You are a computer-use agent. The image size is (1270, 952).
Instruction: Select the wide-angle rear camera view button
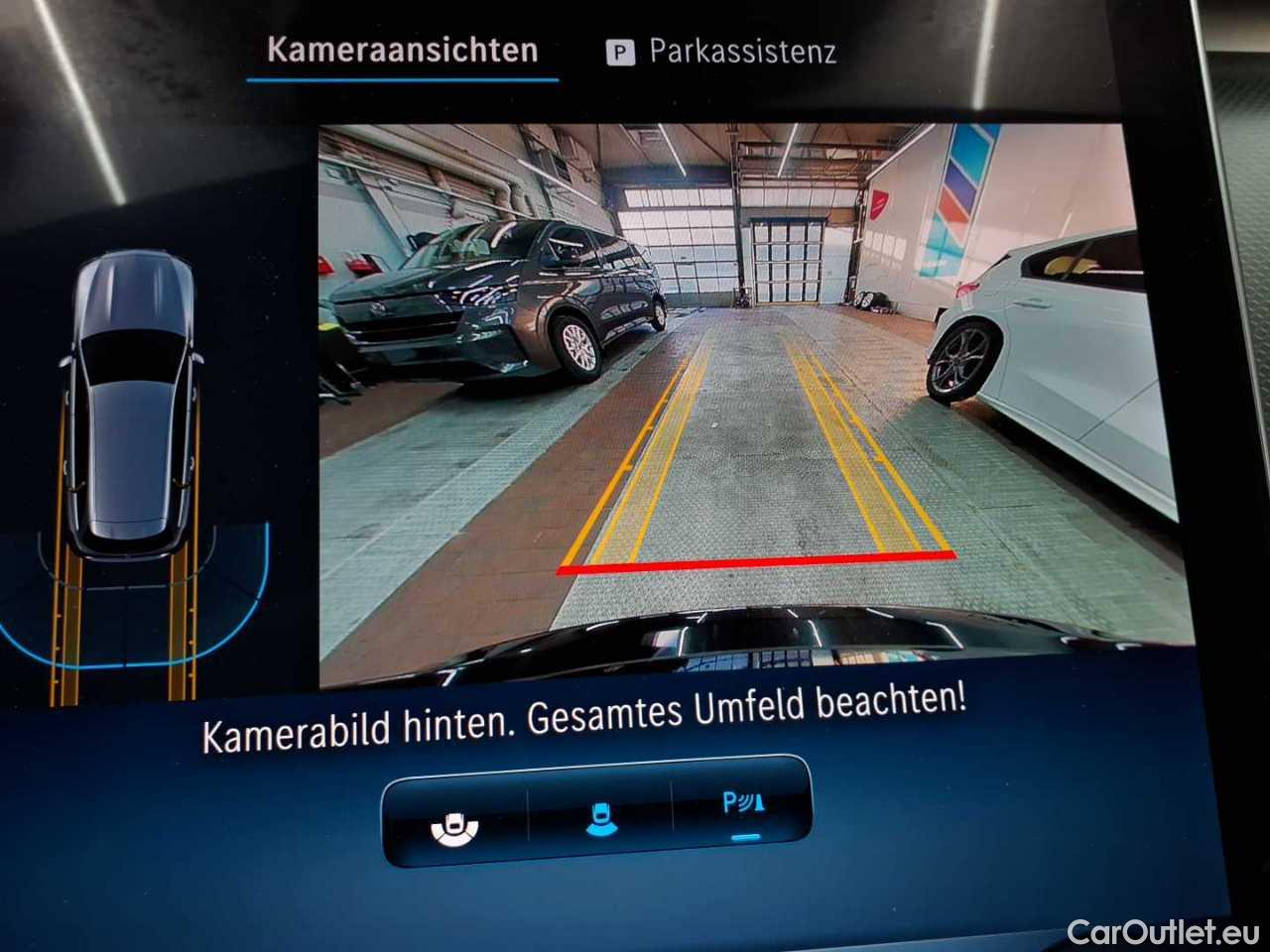click(455, 825)
